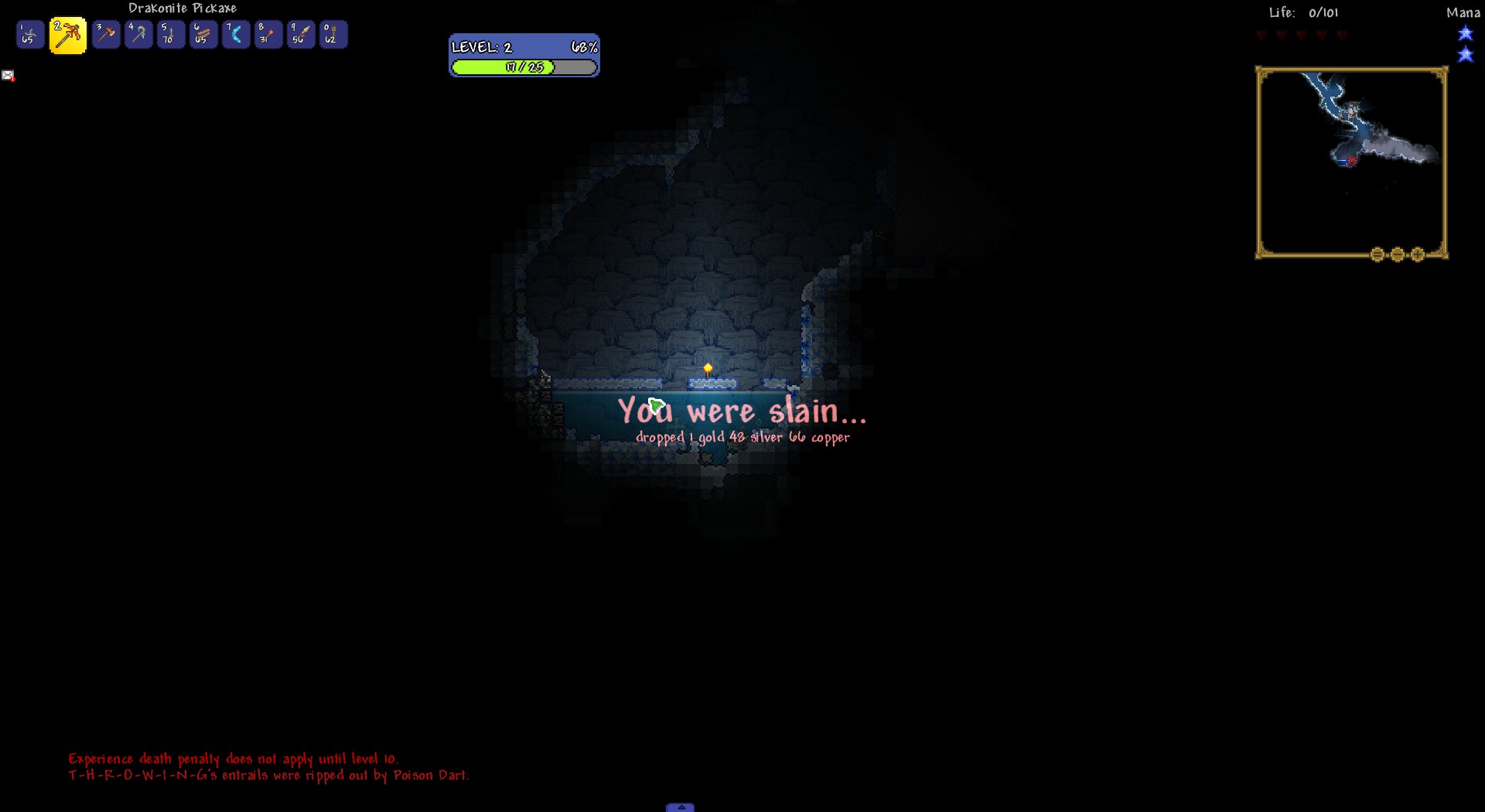Click the 68% experience percentage label

coord(584,46)
